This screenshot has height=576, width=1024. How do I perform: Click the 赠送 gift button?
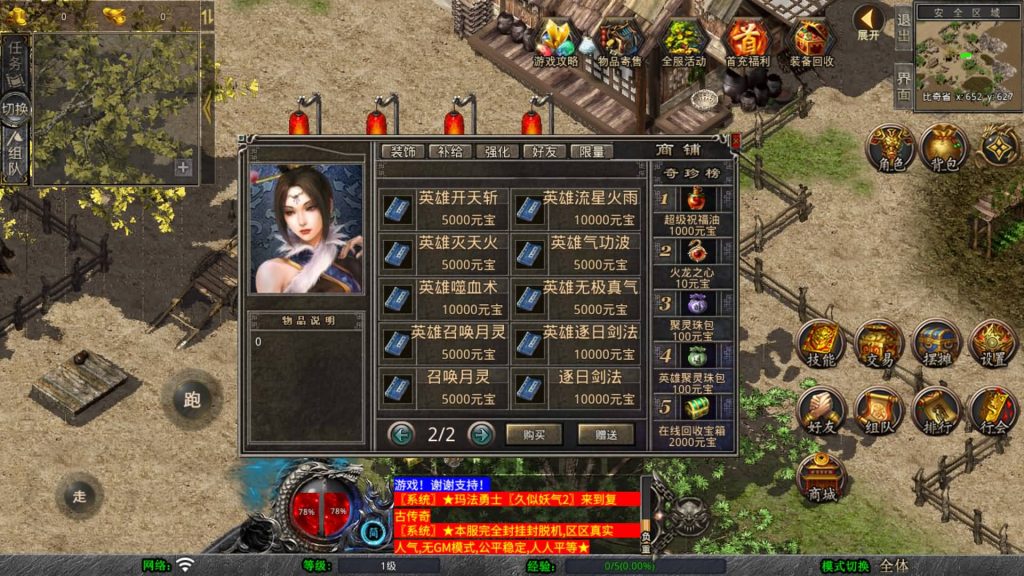coord(606,434)
